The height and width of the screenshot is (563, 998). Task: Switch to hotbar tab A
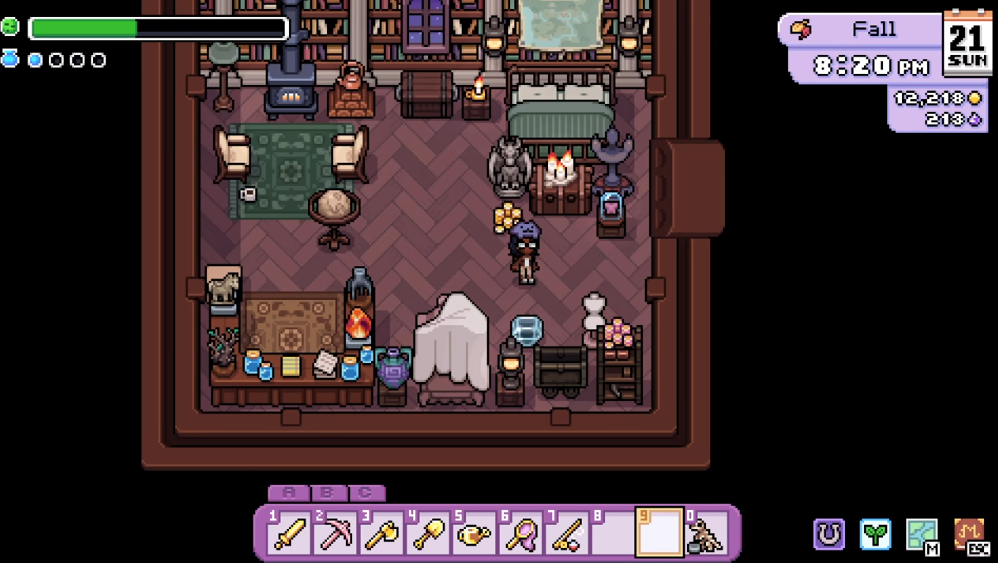pyautogui.click(x=290, y=493)
